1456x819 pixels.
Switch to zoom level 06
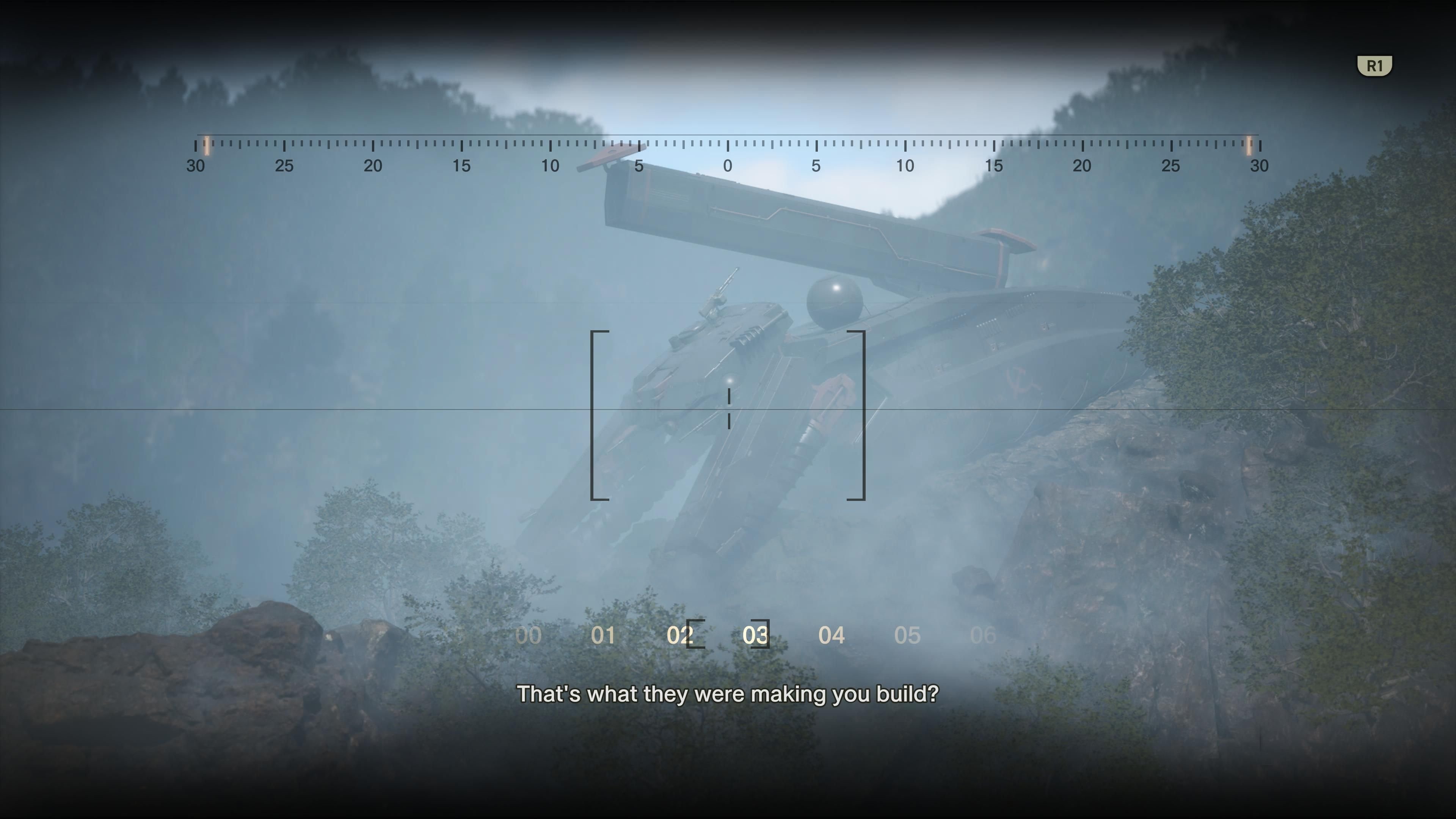pos(984,635)
